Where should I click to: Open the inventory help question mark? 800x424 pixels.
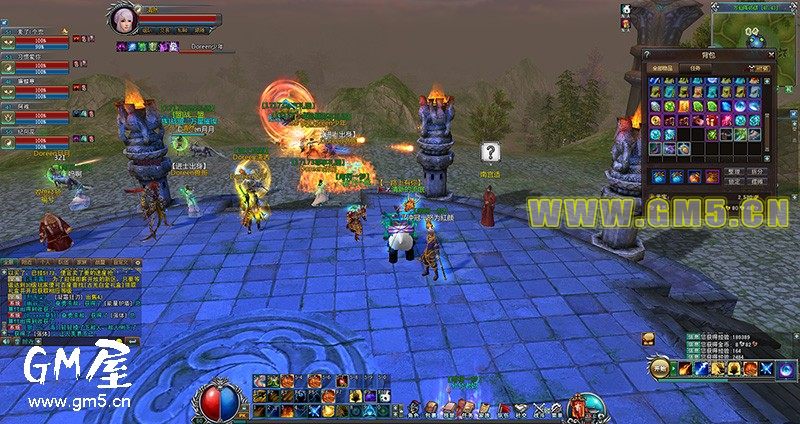pos(648,54)
